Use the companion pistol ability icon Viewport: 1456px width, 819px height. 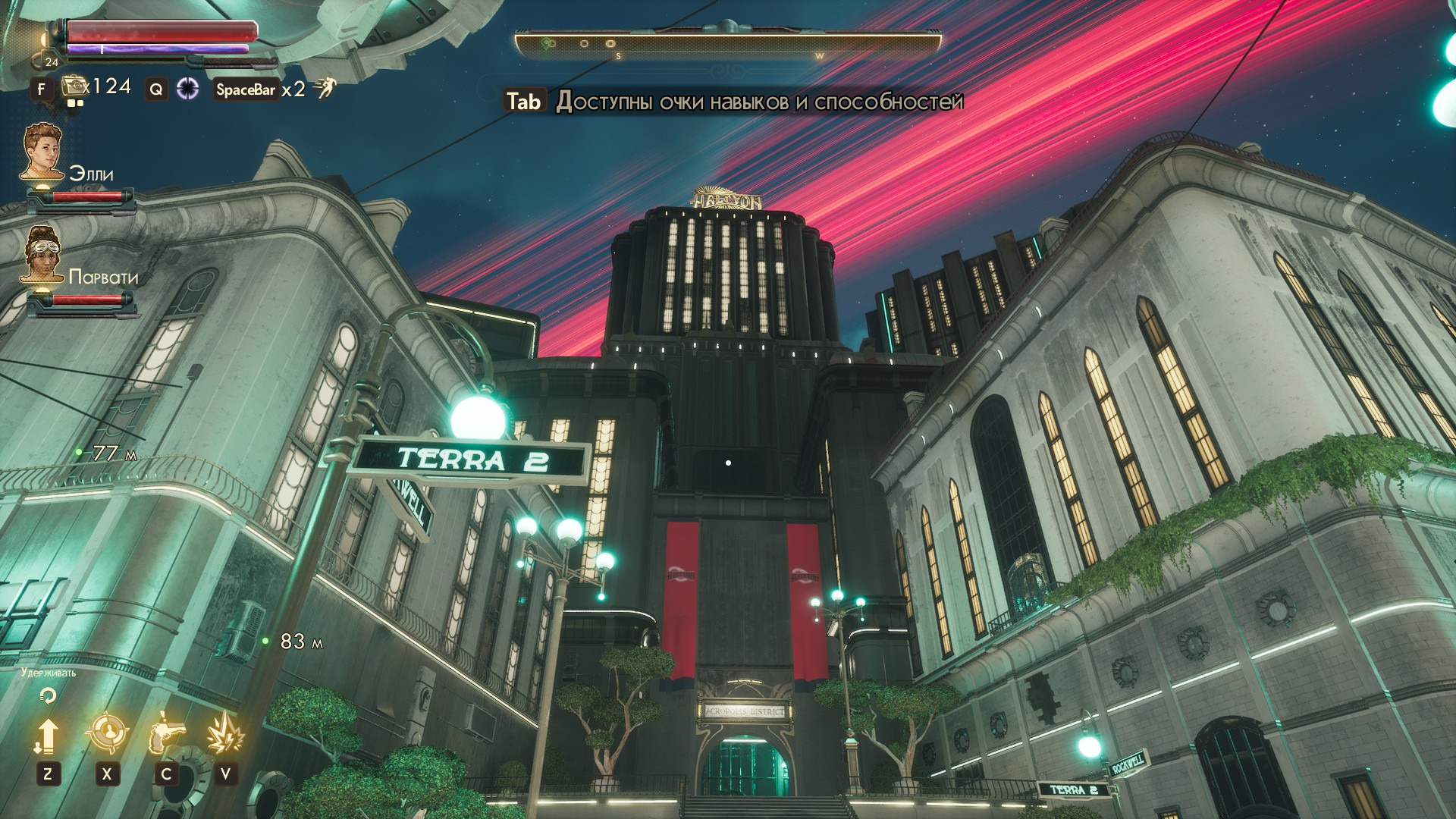(166, 734)
